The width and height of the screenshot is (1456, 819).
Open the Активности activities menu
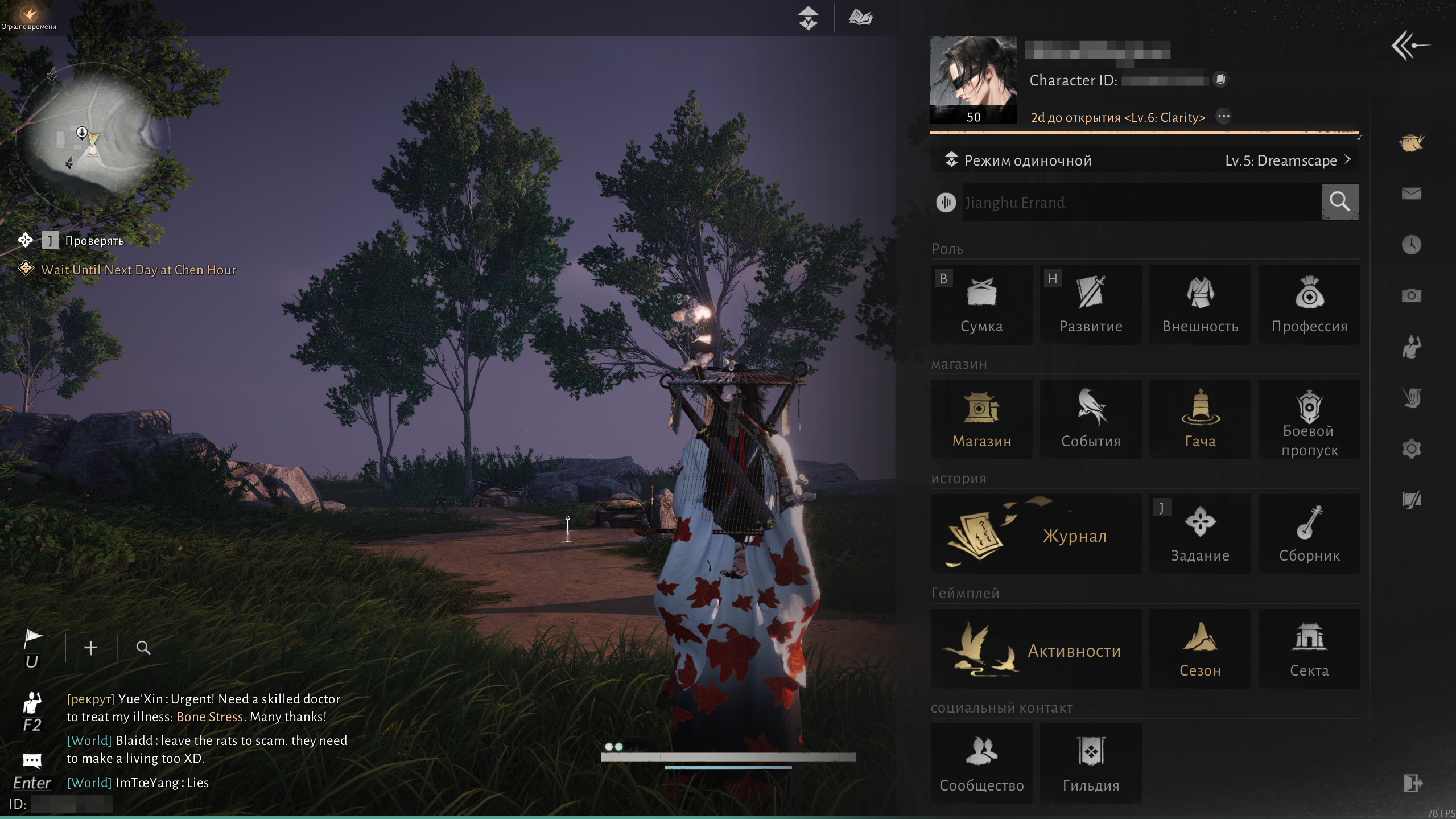click(1036, 649)
